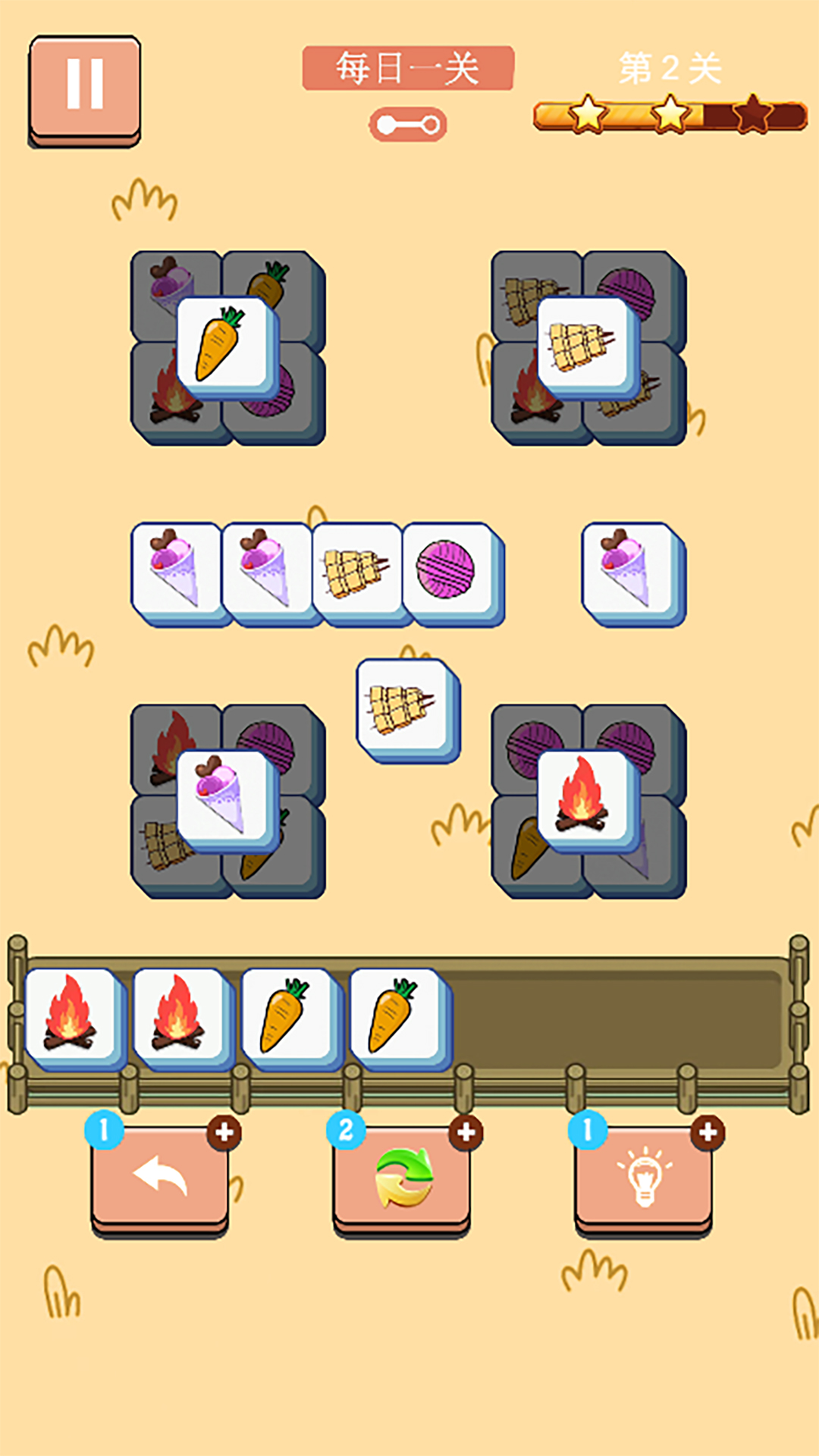The height and width of the screenshot is (1456, 819).
Task: Shuffle tiles with the green refresh button
Action: [402, 1177]
